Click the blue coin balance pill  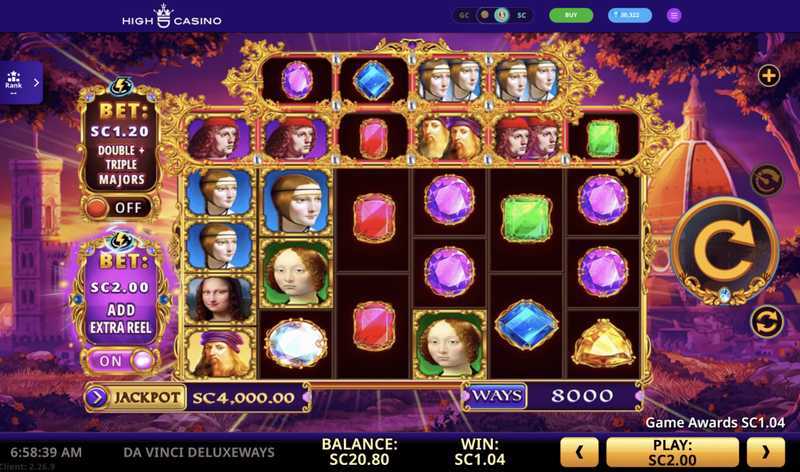629,15
